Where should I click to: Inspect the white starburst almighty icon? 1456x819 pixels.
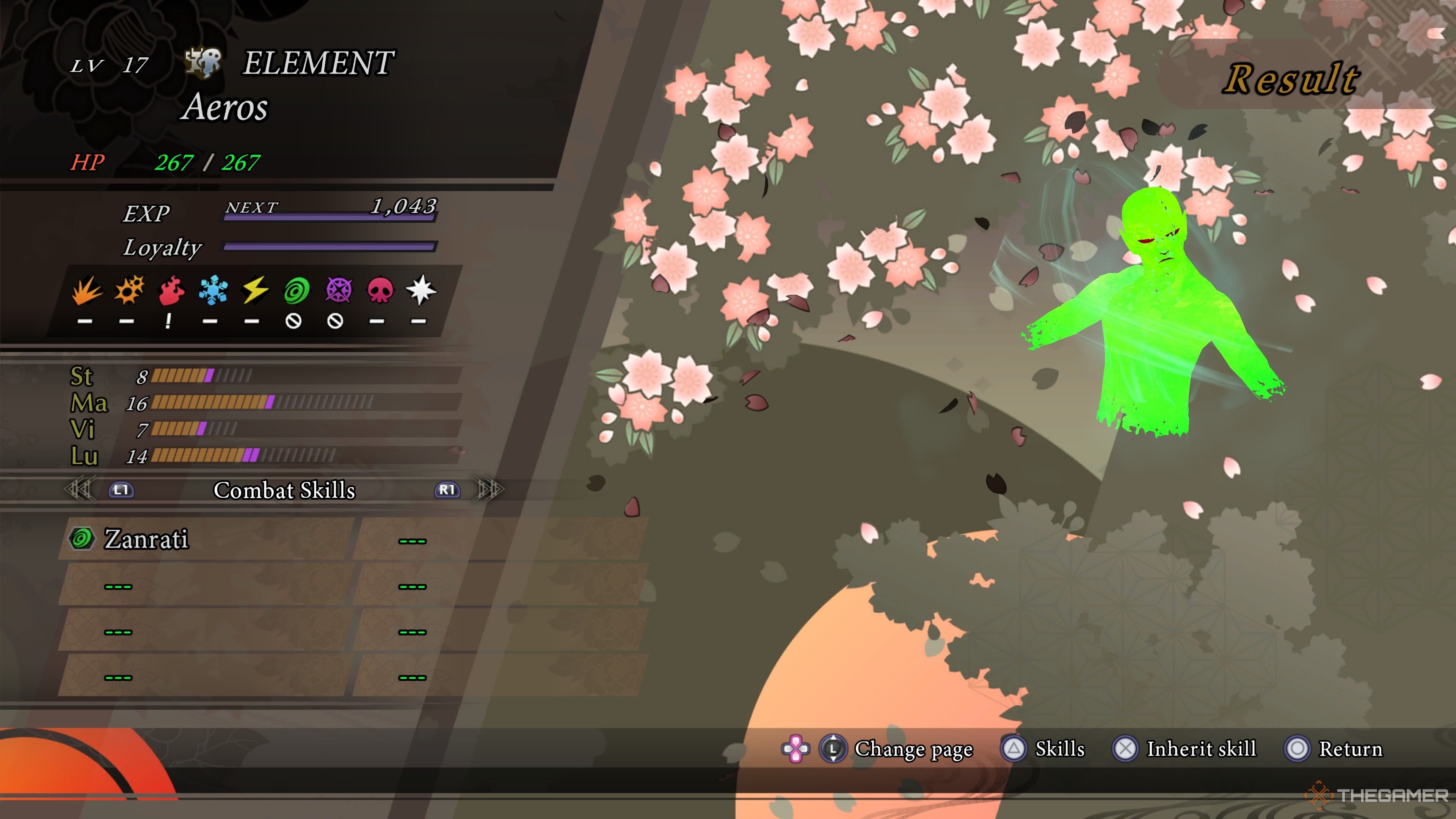(421, 290)
